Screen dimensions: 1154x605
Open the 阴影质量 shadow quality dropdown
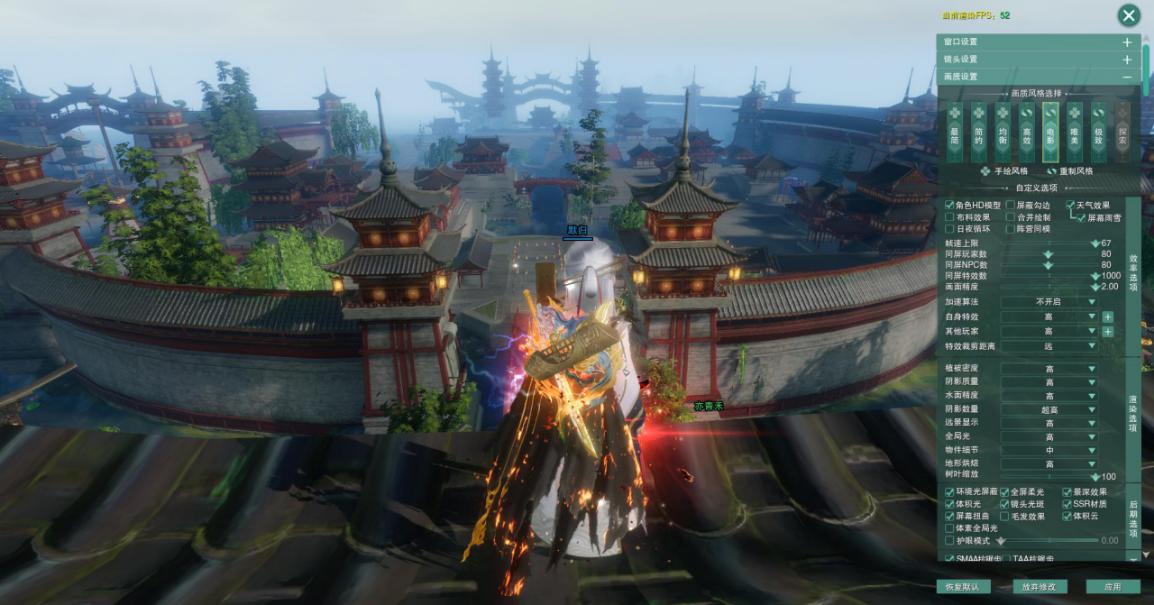(x=1049, y=381)
